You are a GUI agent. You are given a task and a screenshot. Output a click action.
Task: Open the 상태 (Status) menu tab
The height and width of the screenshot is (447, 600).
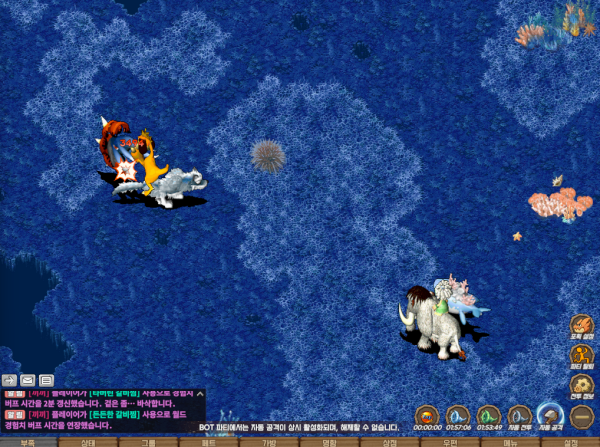pos(88,442)
